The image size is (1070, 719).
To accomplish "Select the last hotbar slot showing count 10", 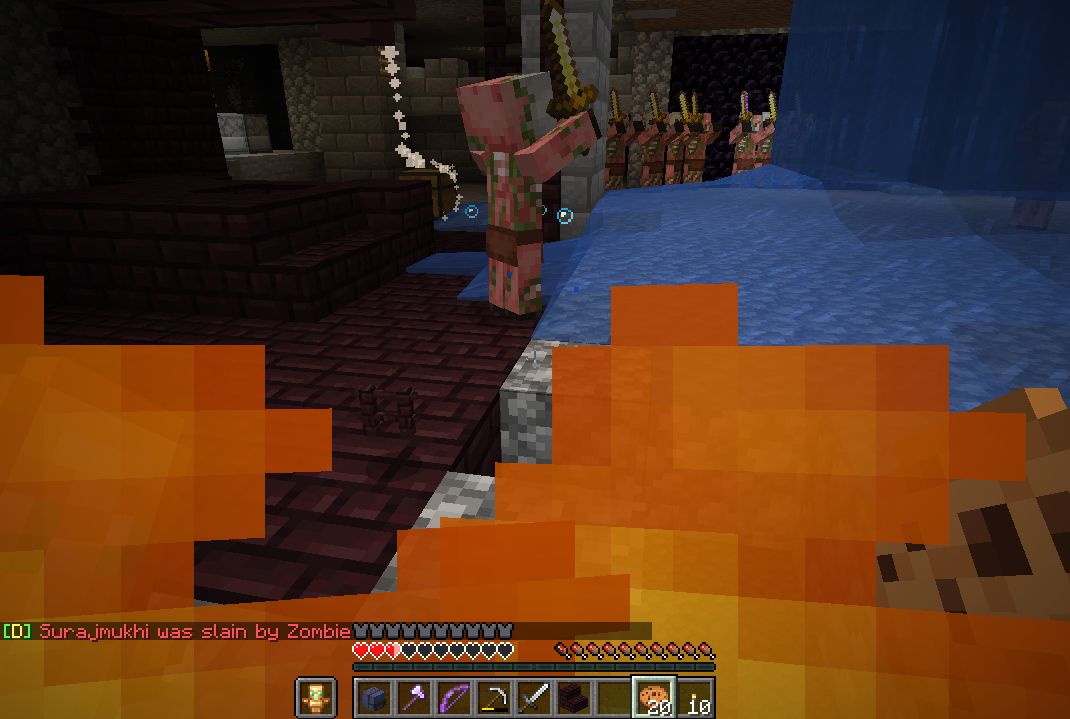I will coord(696,697).
